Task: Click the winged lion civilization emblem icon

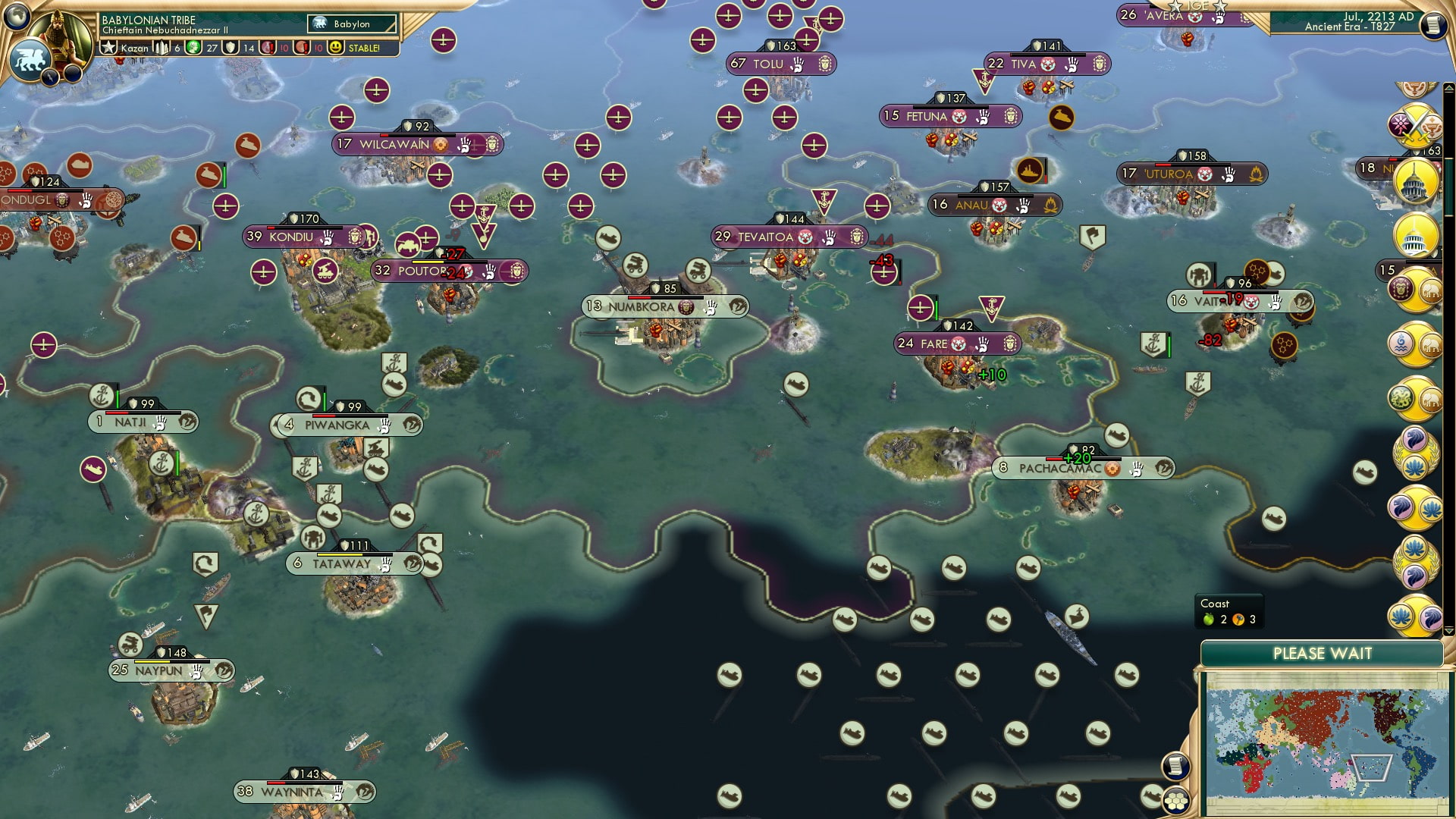Action: (x=30, y=59)
